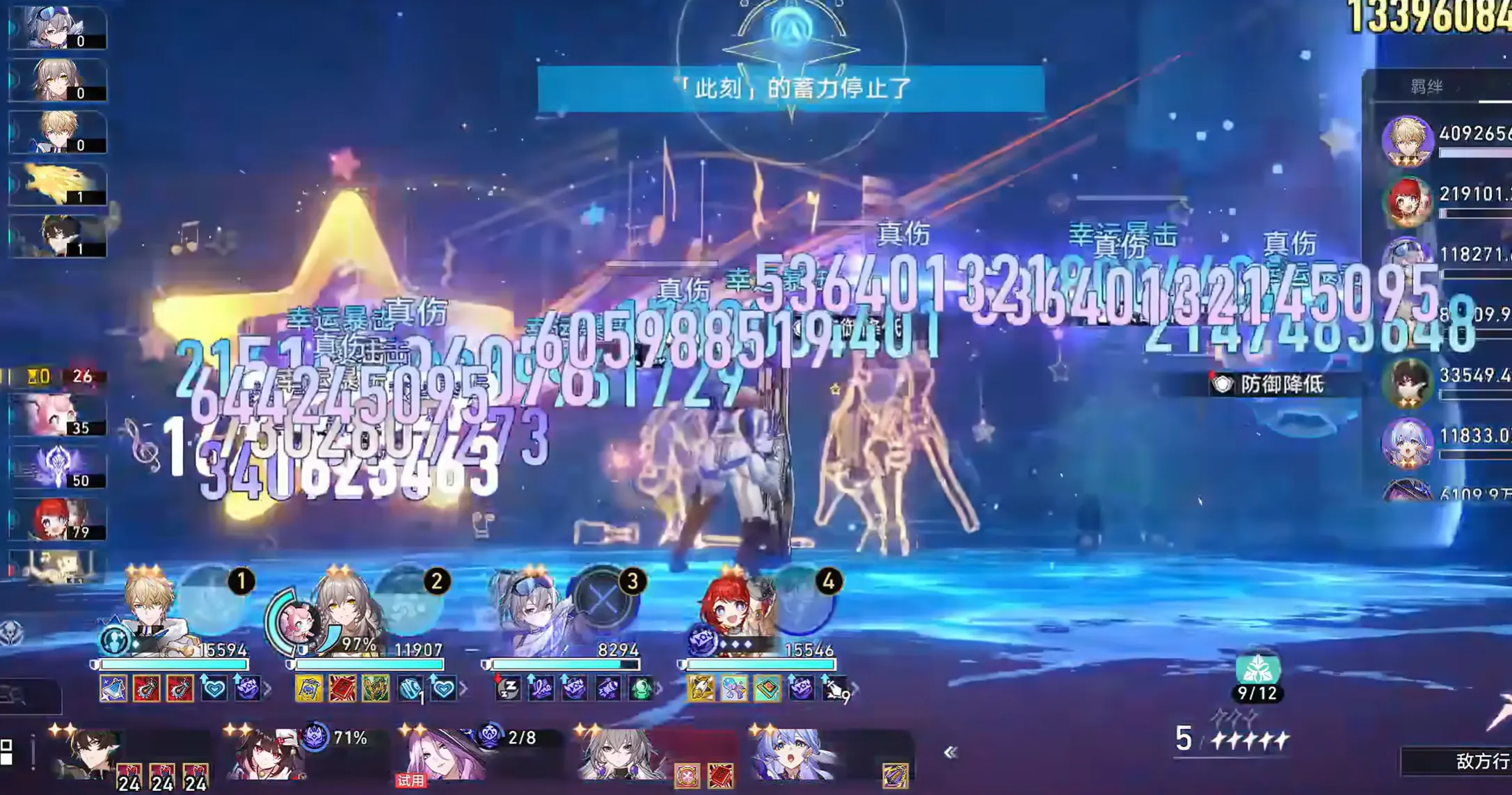Viewport: 1512px width, 795px height.
Task: Click the red 试用 trial tag
Action: point(410,780)
